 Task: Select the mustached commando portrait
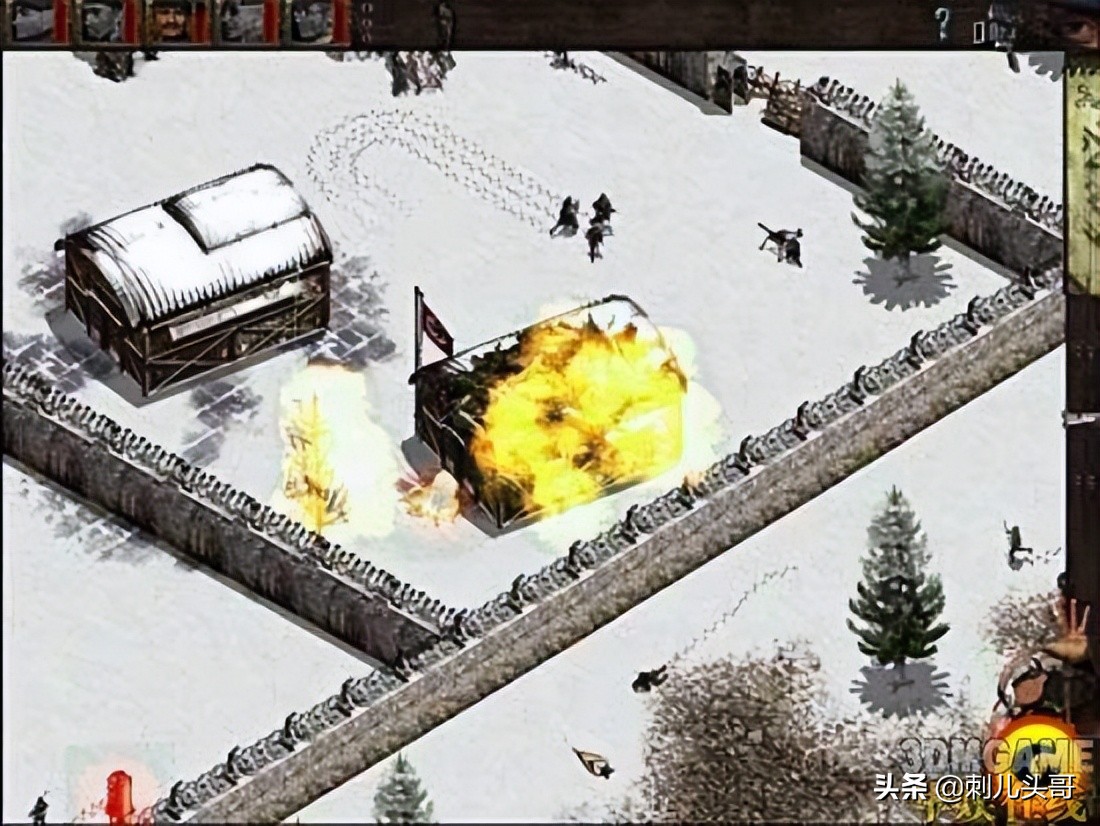coord(171,21)
